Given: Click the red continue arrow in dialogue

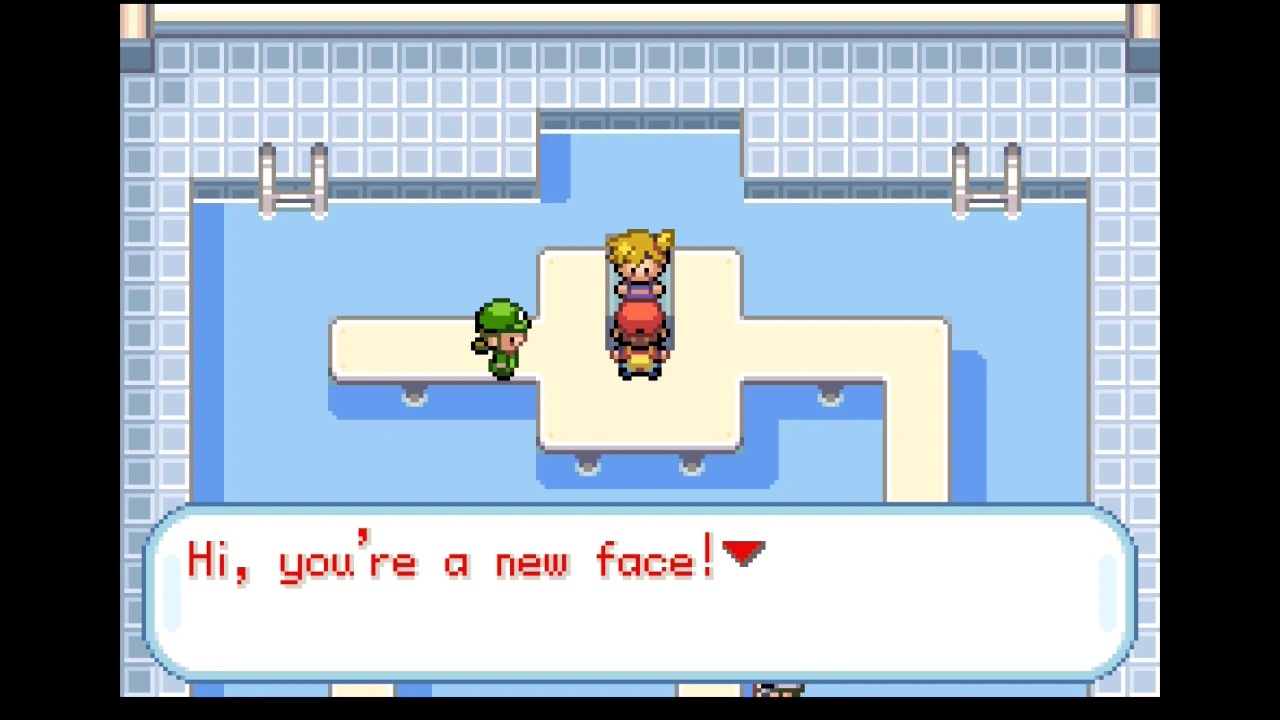Looking at the screenshot, I should (743, 553).
